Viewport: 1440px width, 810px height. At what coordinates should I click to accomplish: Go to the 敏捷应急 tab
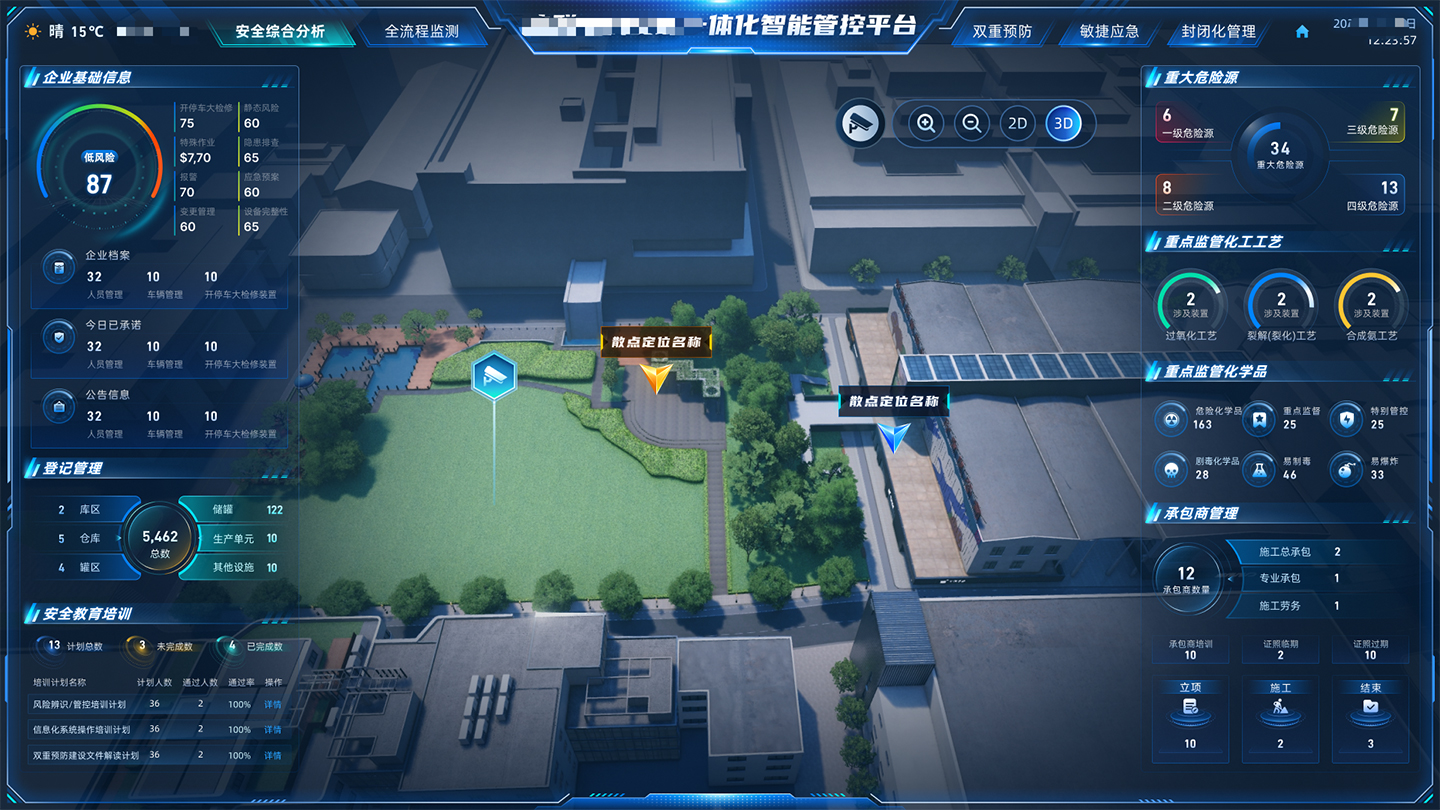pos(1109,31)
